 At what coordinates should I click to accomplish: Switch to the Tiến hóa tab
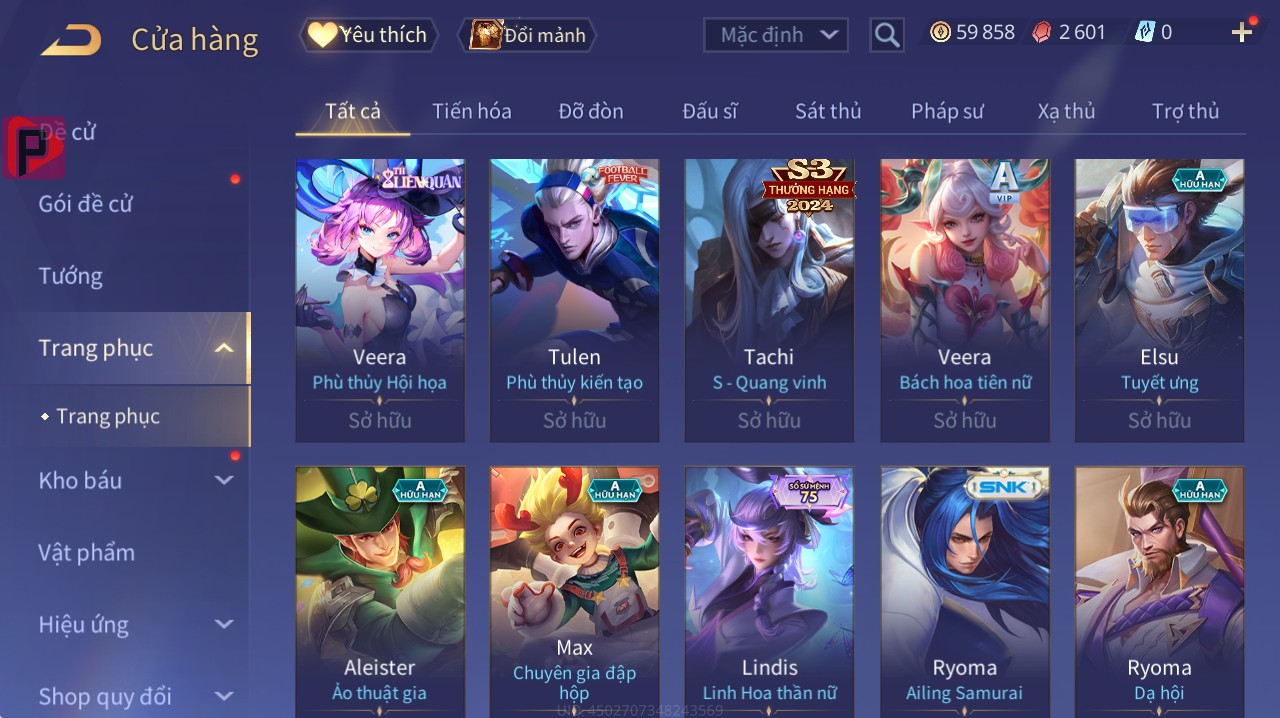pyautogui.click(x=471, y=111)
